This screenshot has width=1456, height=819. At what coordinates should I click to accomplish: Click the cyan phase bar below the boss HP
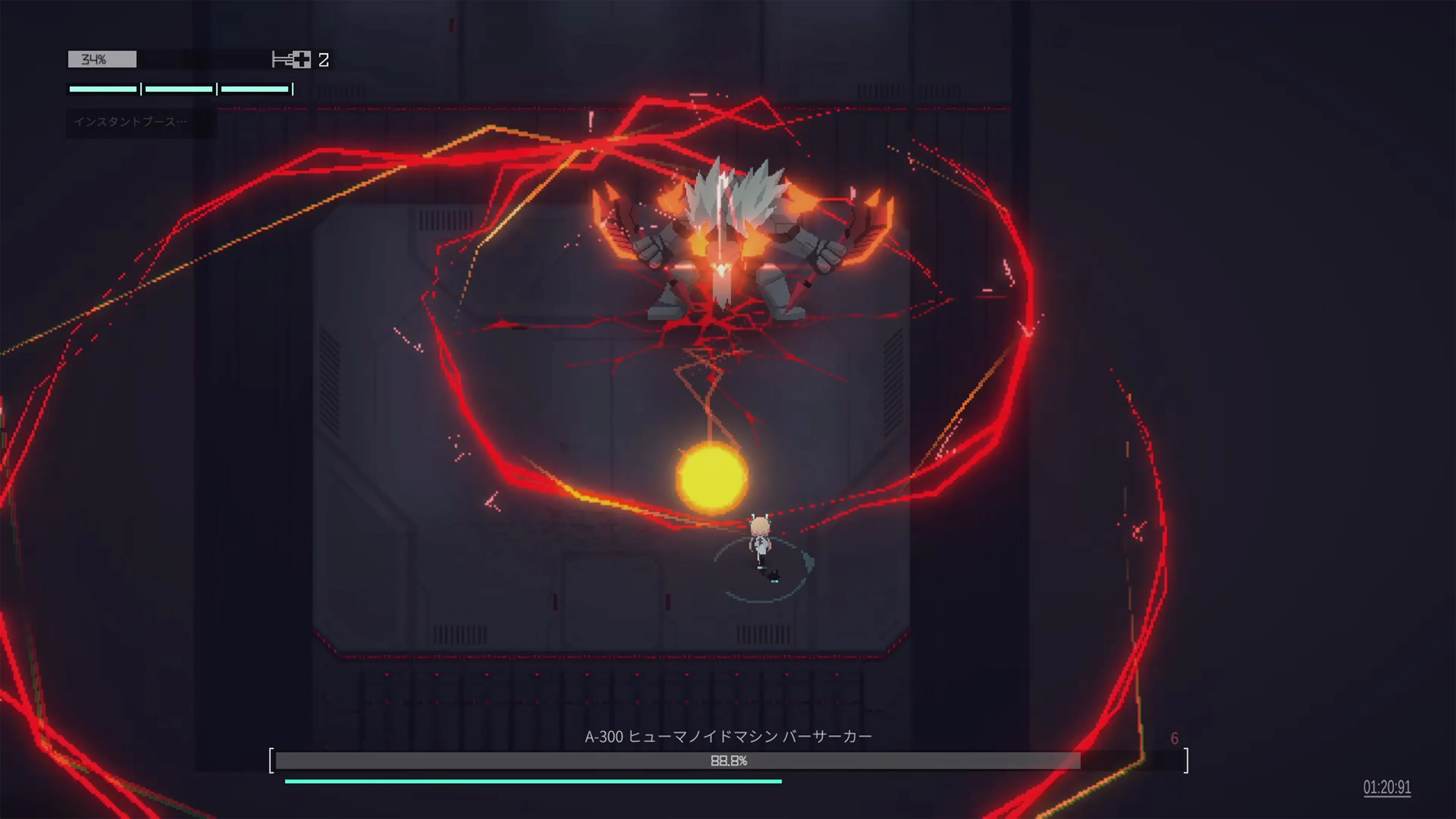(x=534, y=781)
